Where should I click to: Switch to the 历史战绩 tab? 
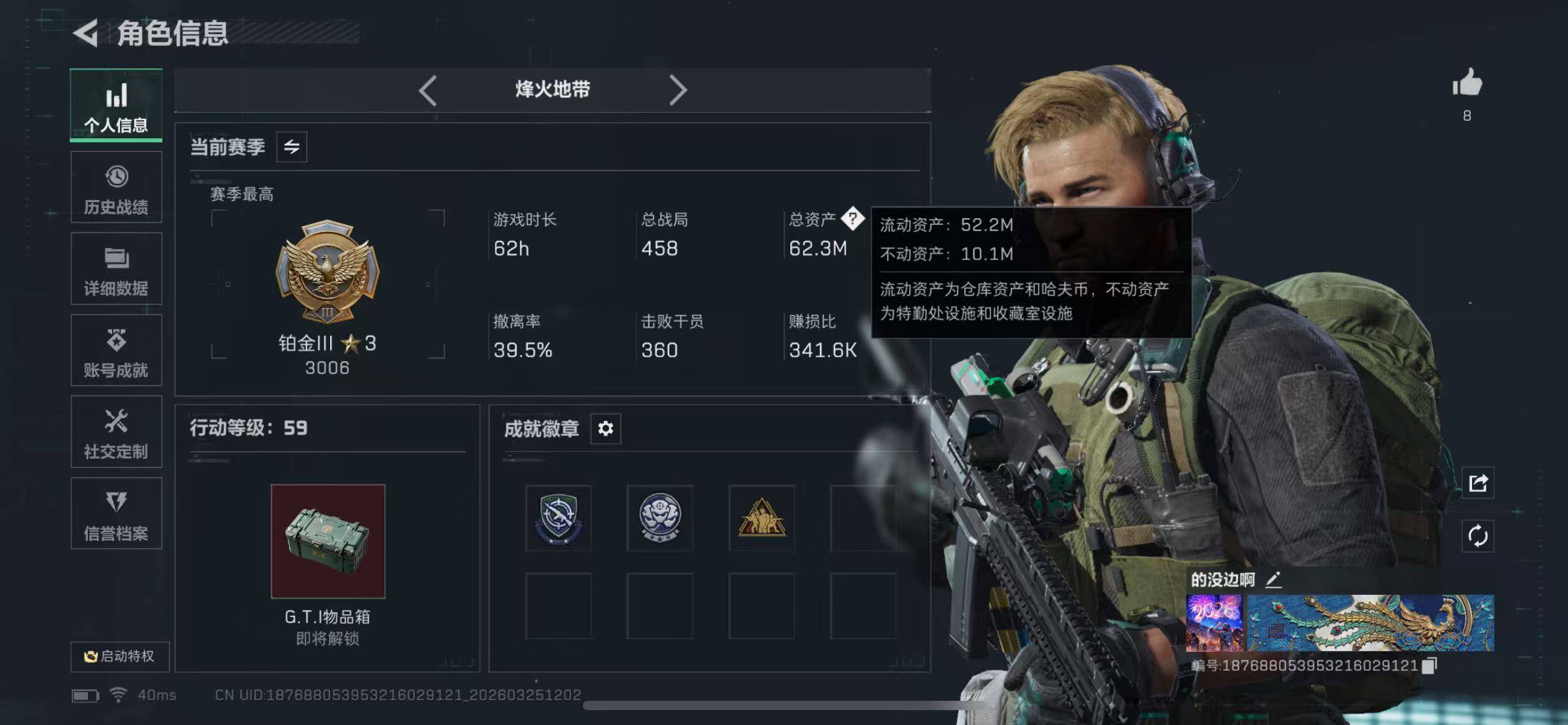click(x=116, y=186)
